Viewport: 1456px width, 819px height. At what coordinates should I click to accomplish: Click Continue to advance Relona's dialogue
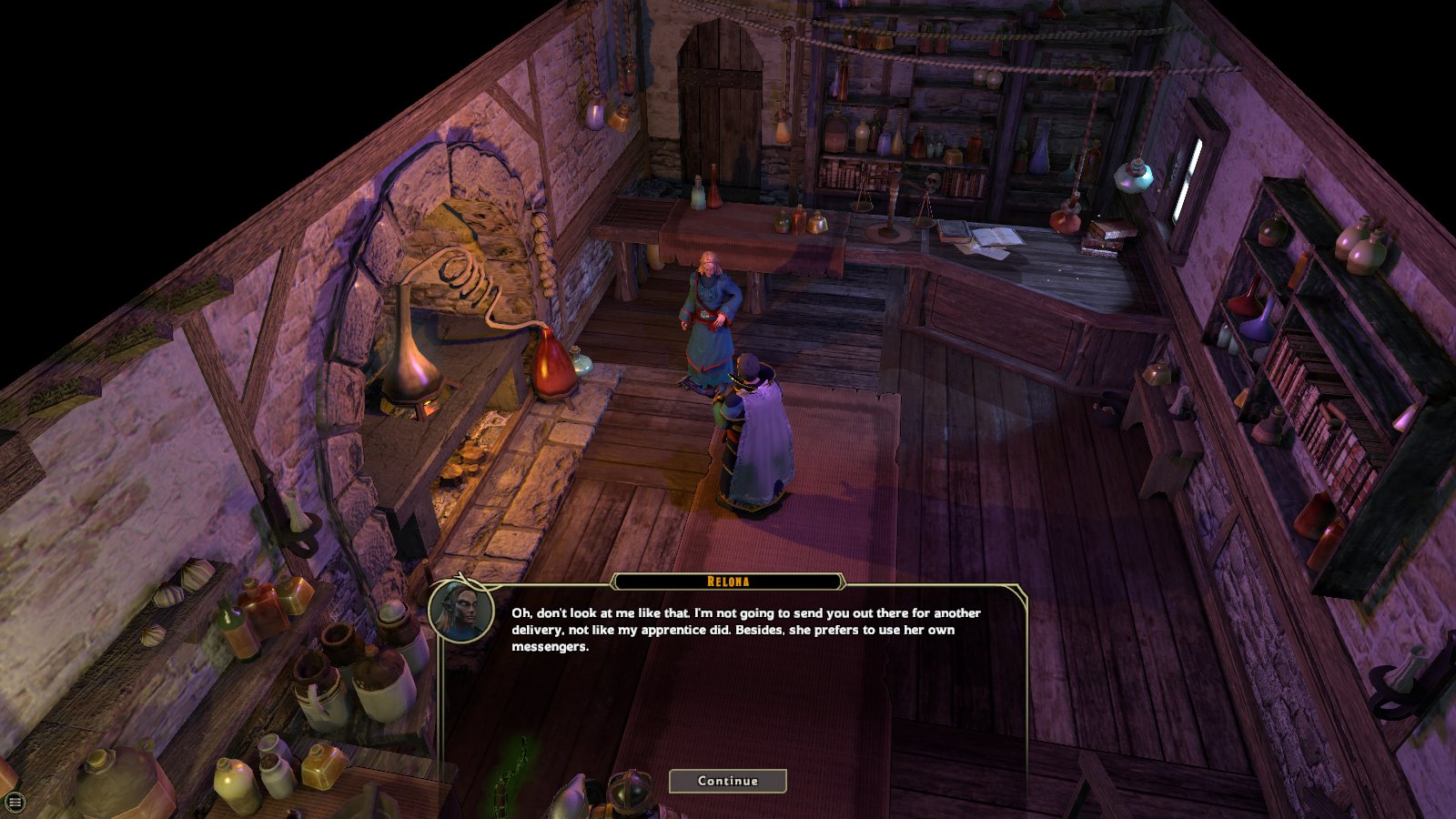(727, 781)
